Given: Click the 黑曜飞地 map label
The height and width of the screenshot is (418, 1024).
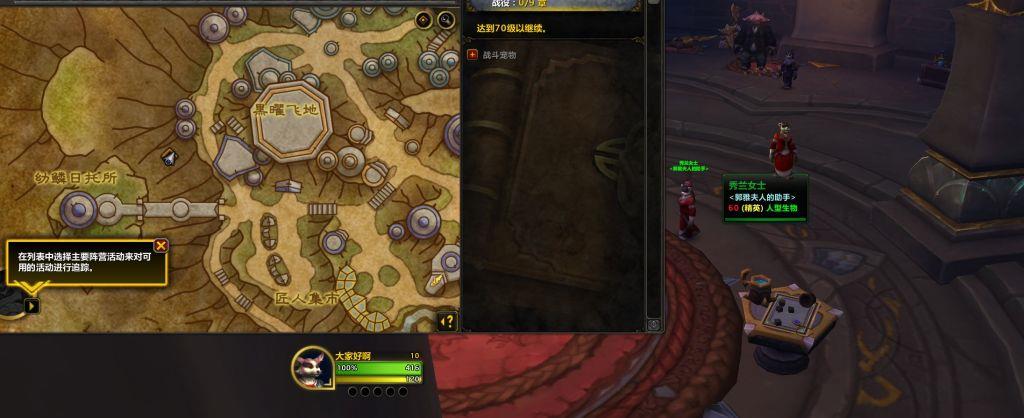Looking at the screenshot, I should coord(284,110).
